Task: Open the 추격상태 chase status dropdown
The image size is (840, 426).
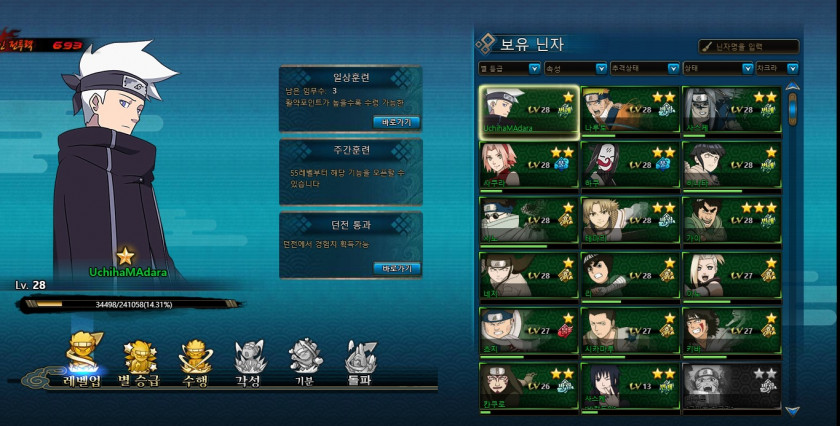Action: (643, 69)
